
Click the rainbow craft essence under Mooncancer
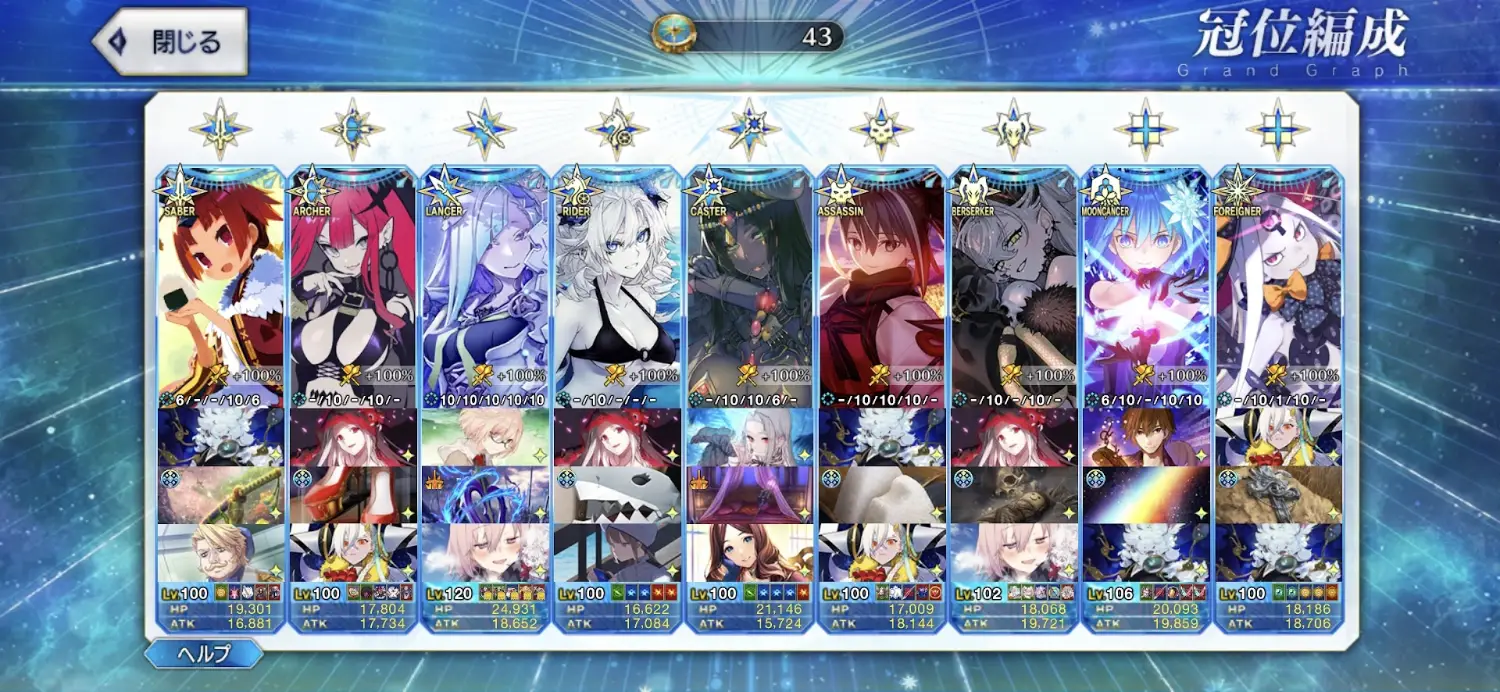pos(1145,495)
